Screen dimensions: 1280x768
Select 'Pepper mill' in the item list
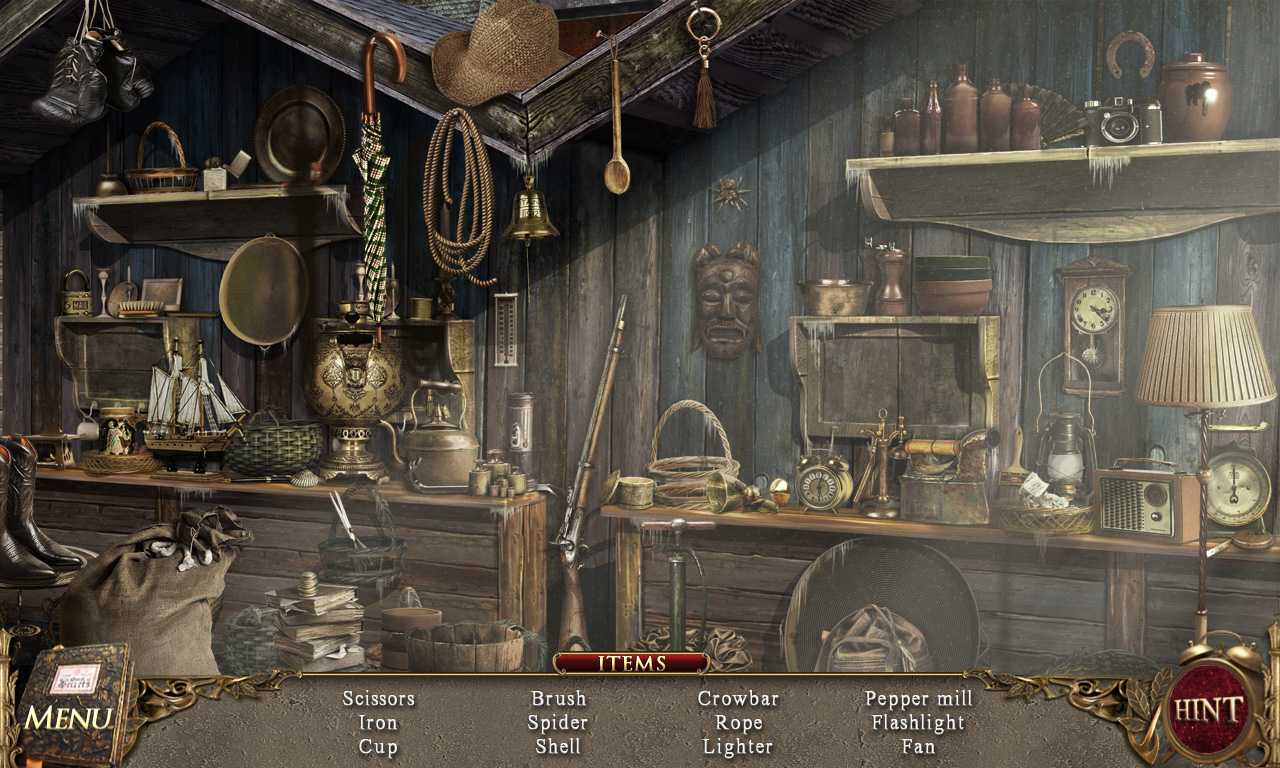[x=917, y=698]
